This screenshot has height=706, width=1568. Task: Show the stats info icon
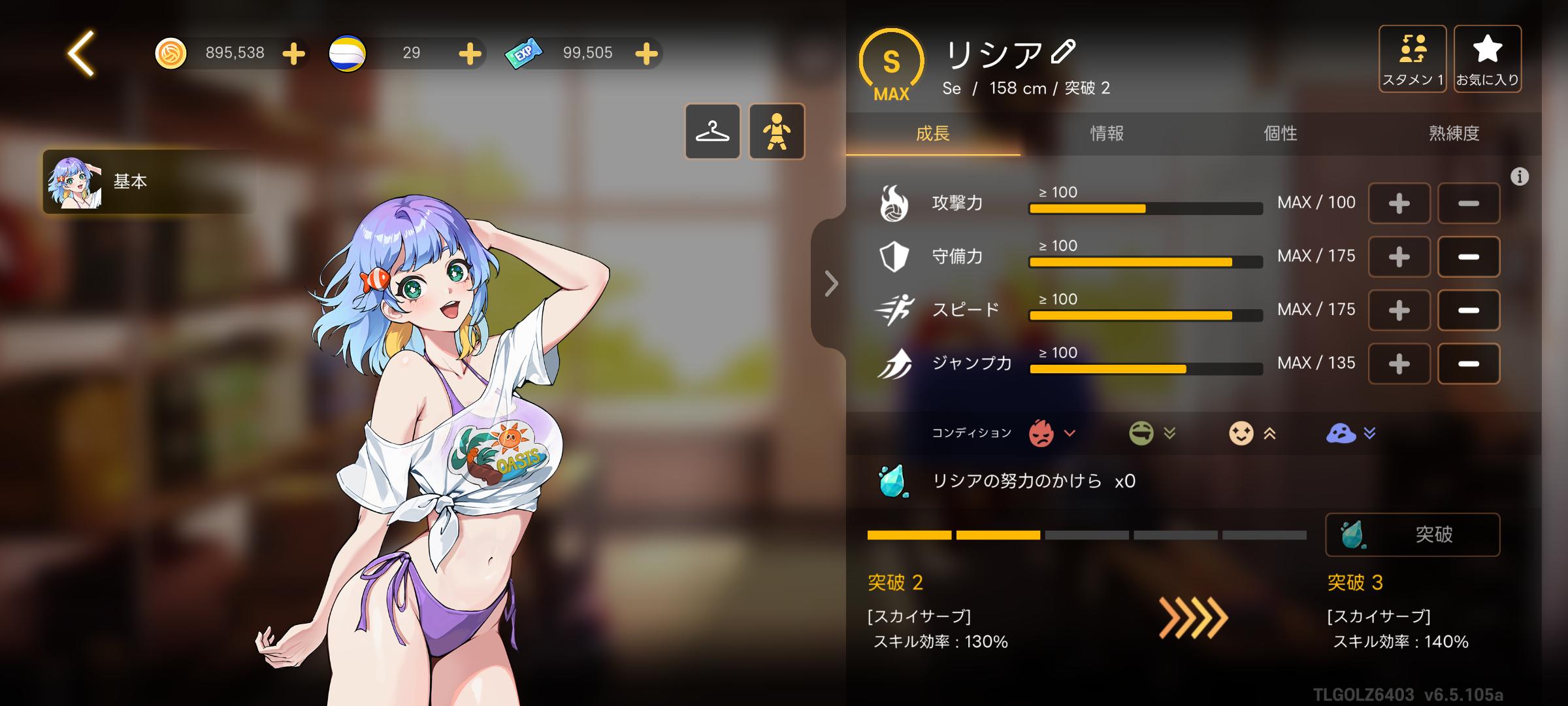tap(1520, 176)
